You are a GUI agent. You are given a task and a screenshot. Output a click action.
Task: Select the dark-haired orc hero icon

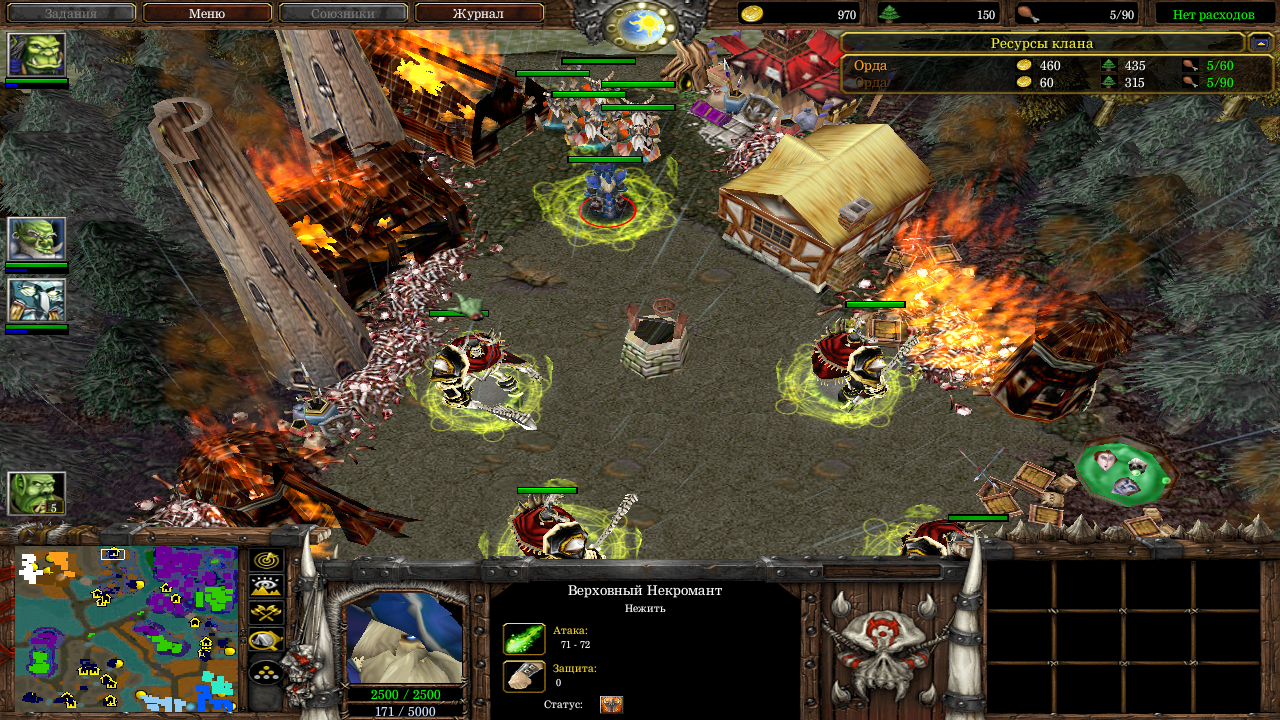coord(37,54)
